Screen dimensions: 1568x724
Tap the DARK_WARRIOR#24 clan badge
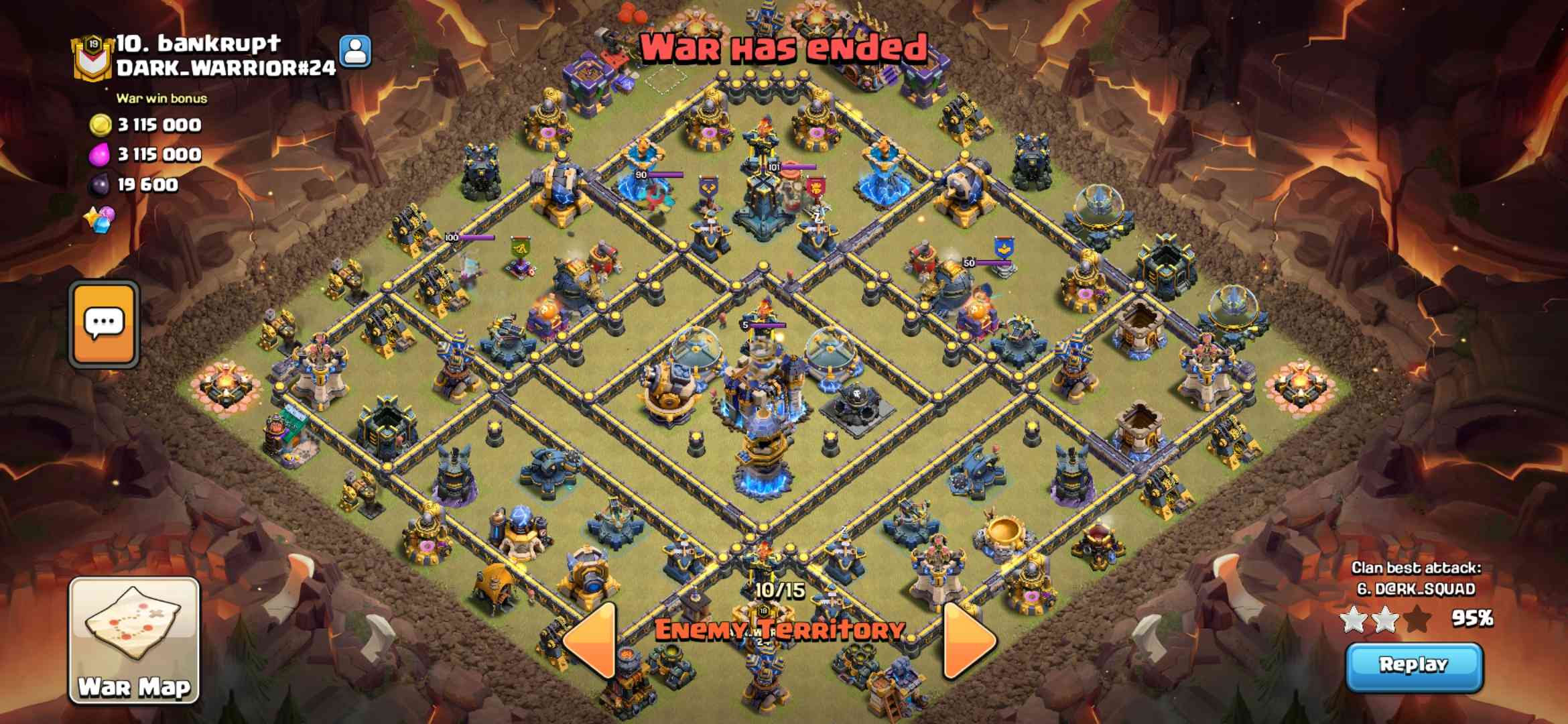92,58
